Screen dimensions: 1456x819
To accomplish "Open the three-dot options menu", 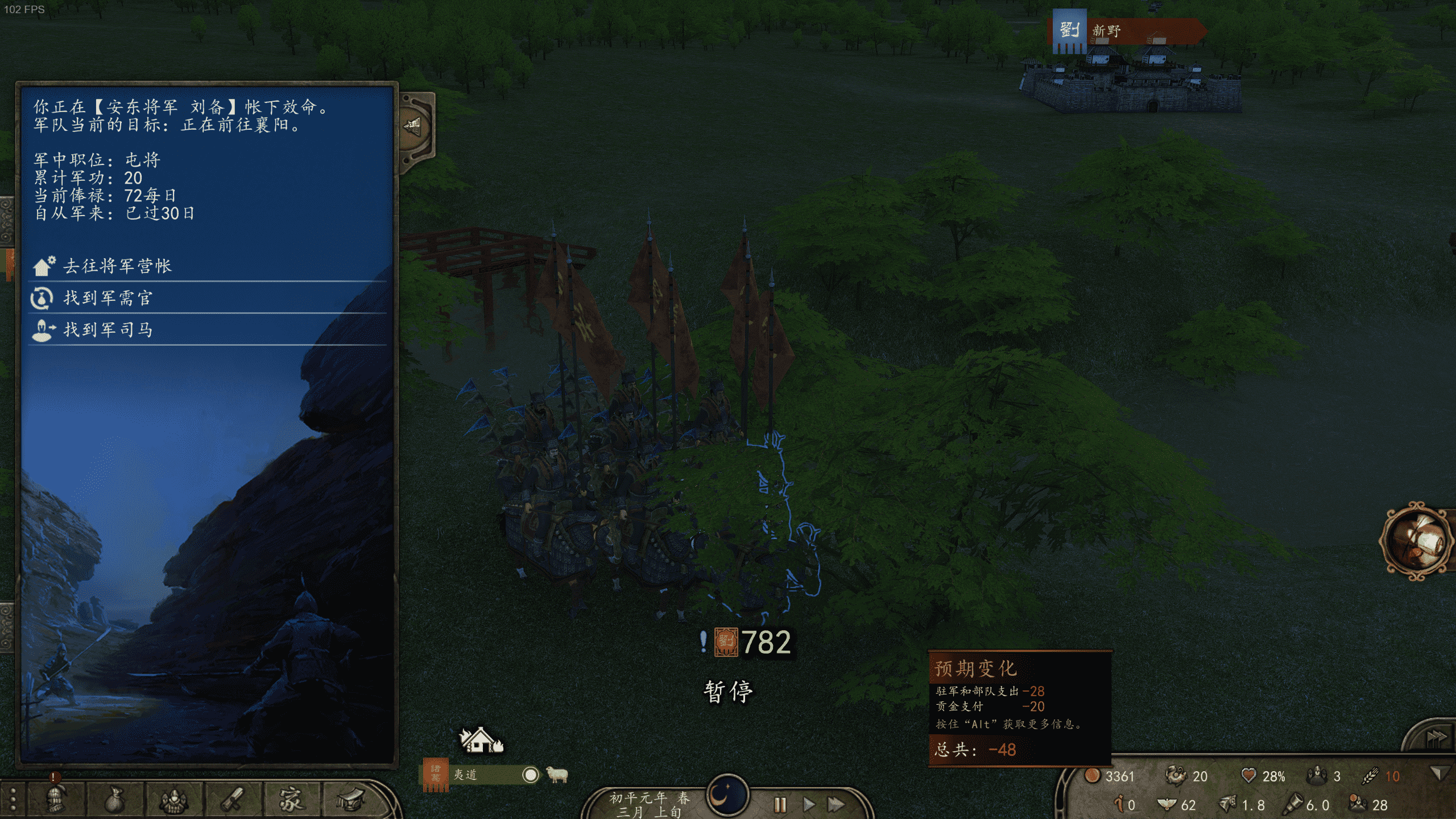I will point(13,800).
